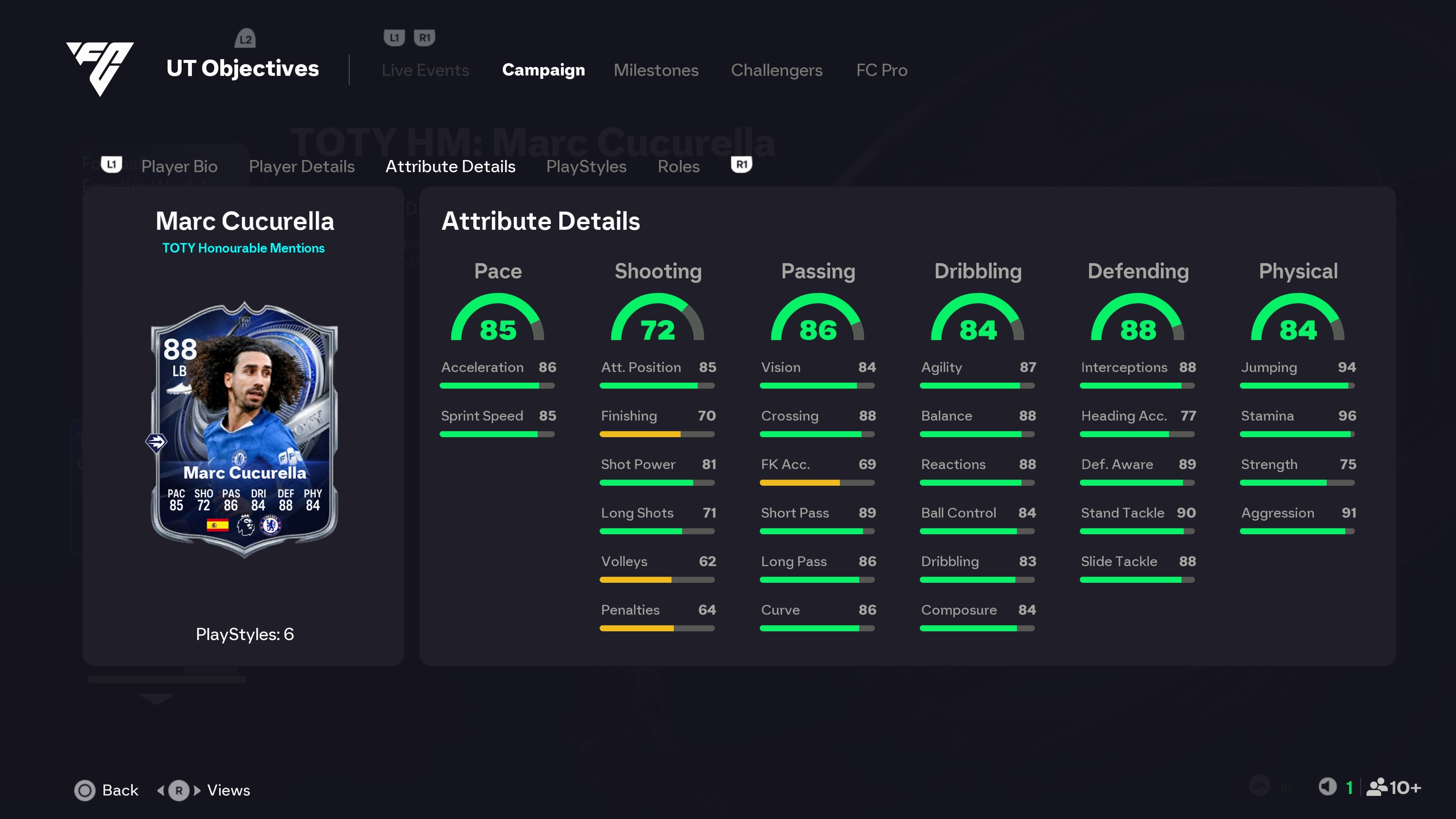Open the L1 tab selector beside Player Bio
1456x819 pixels.
click(111, 163)
